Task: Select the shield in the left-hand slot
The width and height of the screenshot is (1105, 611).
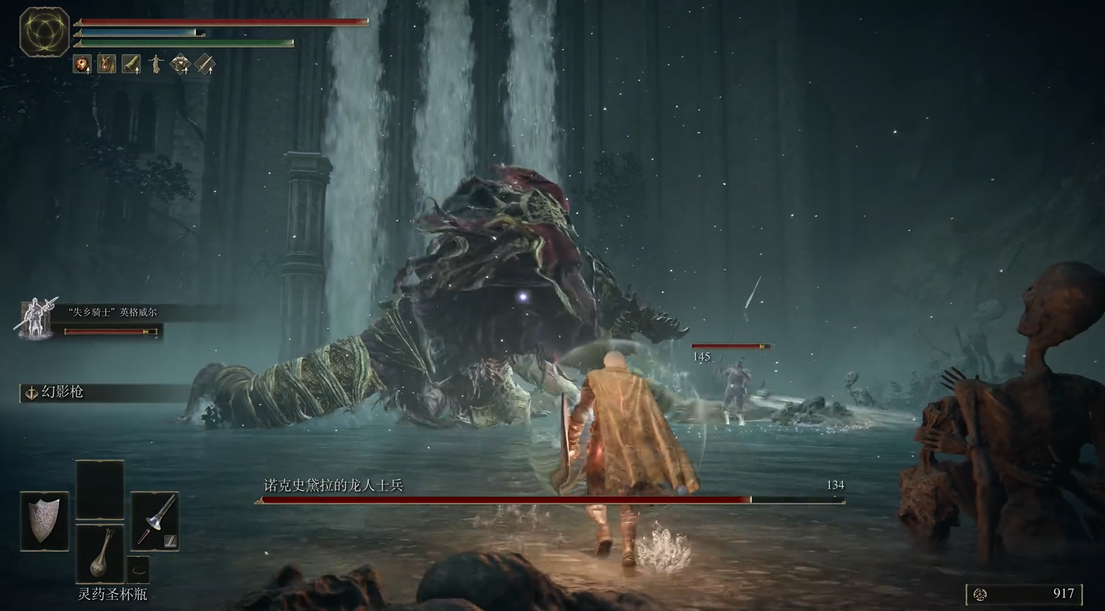Action: (x=44, y=520)
